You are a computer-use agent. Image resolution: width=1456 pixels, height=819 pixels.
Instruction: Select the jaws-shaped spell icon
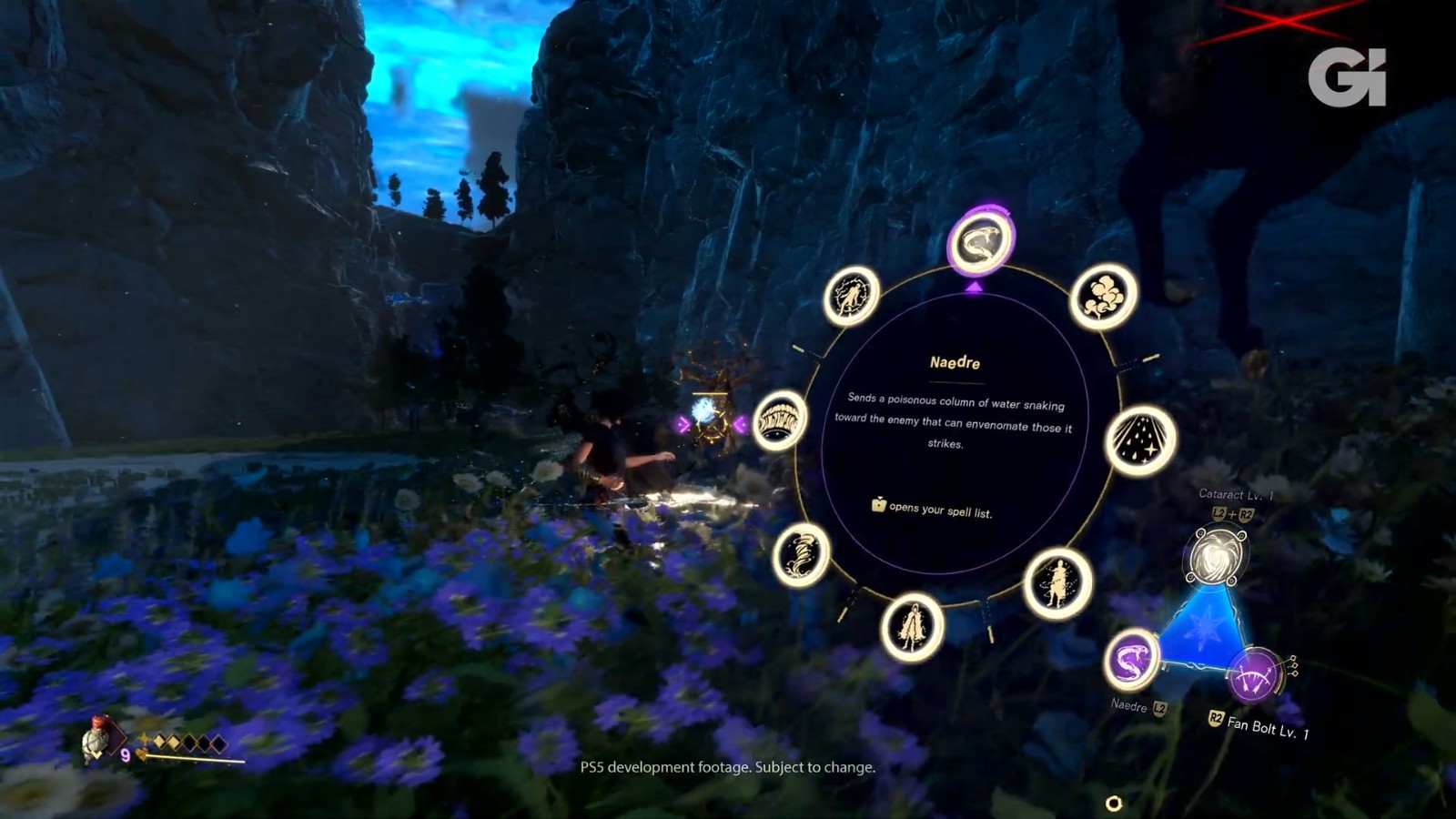click(x=780, y=420)
